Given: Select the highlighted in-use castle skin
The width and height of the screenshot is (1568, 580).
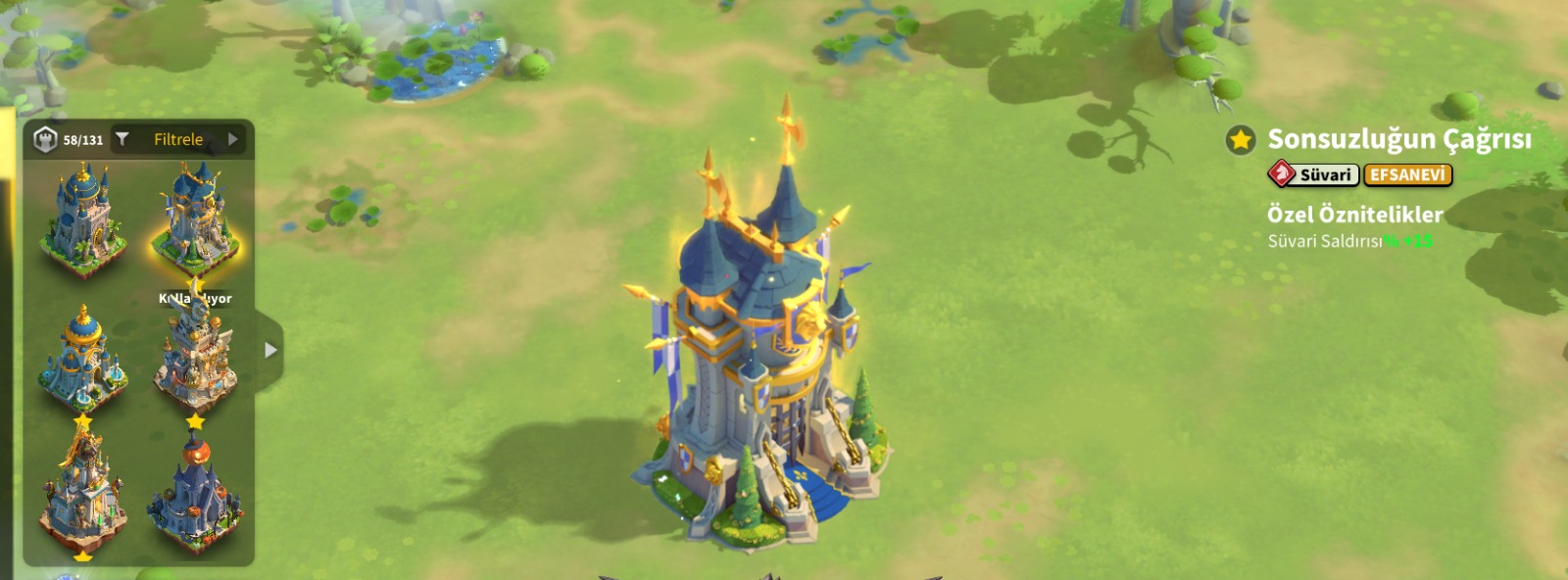Looking at the screenshot, I should (x=195, y=220).
